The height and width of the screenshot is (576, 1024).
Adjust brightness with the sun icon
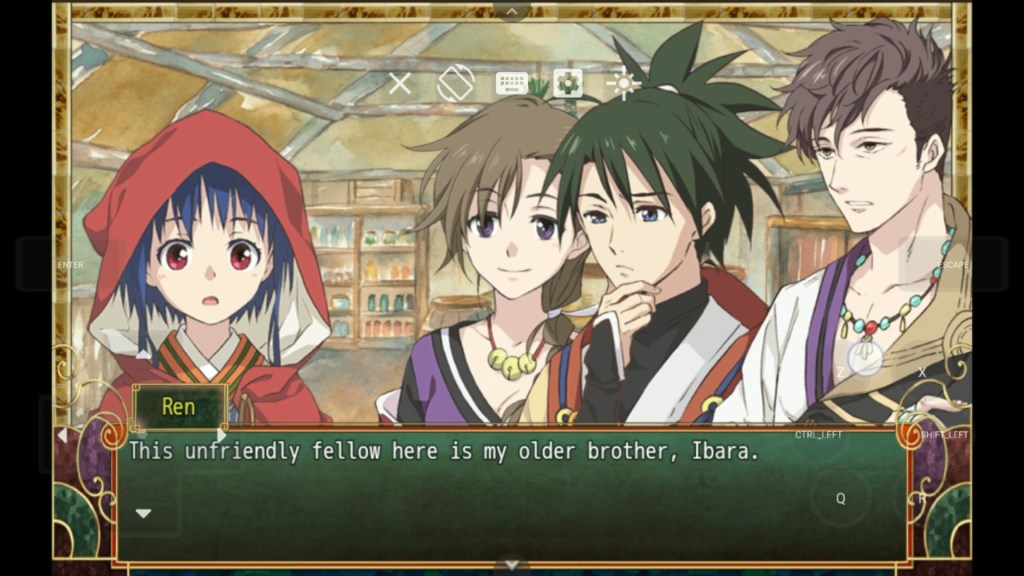point(624,84)
